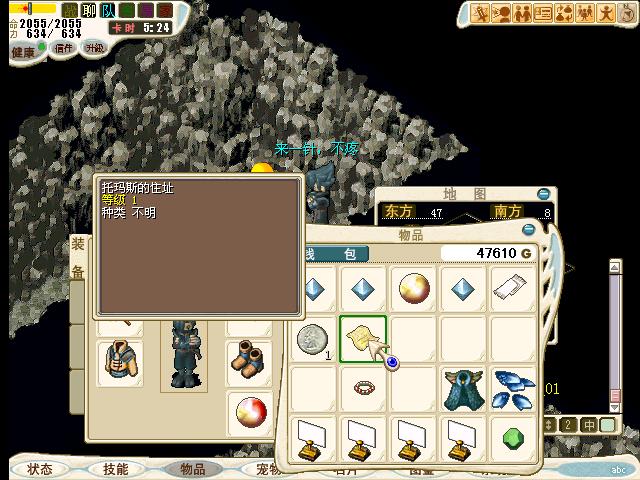Select the equipped boots slot
The image size is (640, 480).
(x=246, y=359)
